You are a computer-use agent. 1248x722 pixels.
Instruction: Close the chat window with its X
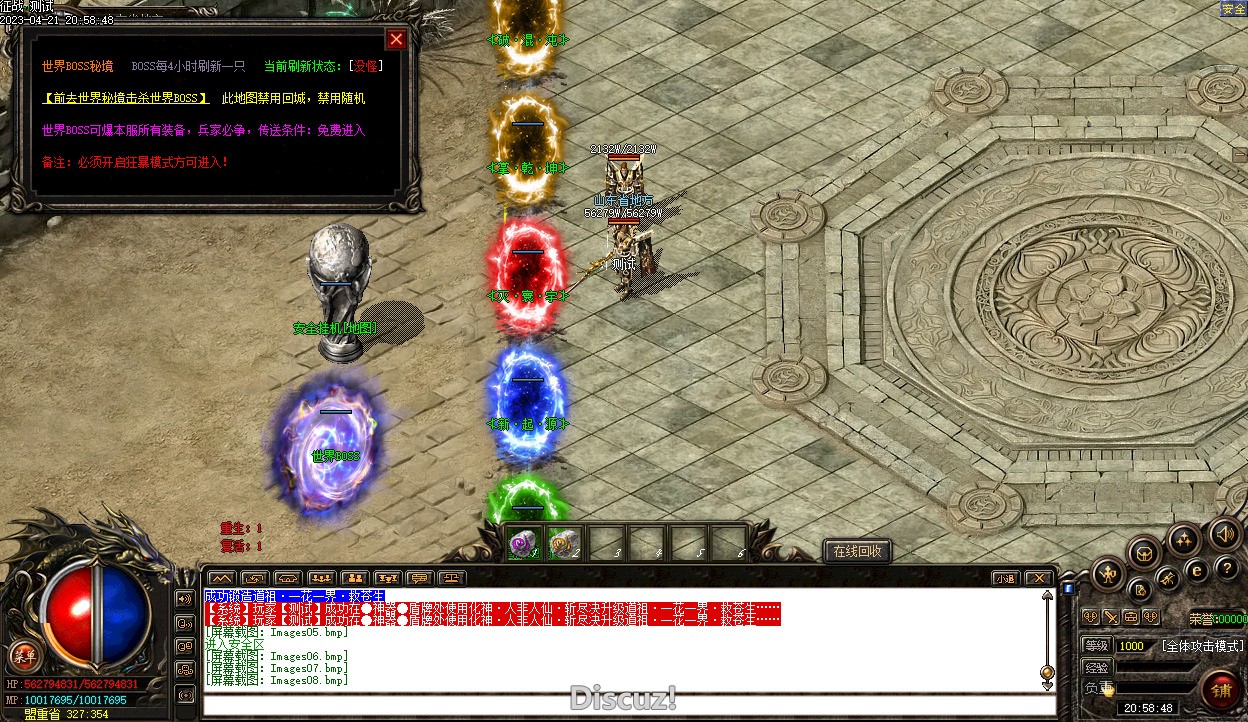pos(1039,578)
